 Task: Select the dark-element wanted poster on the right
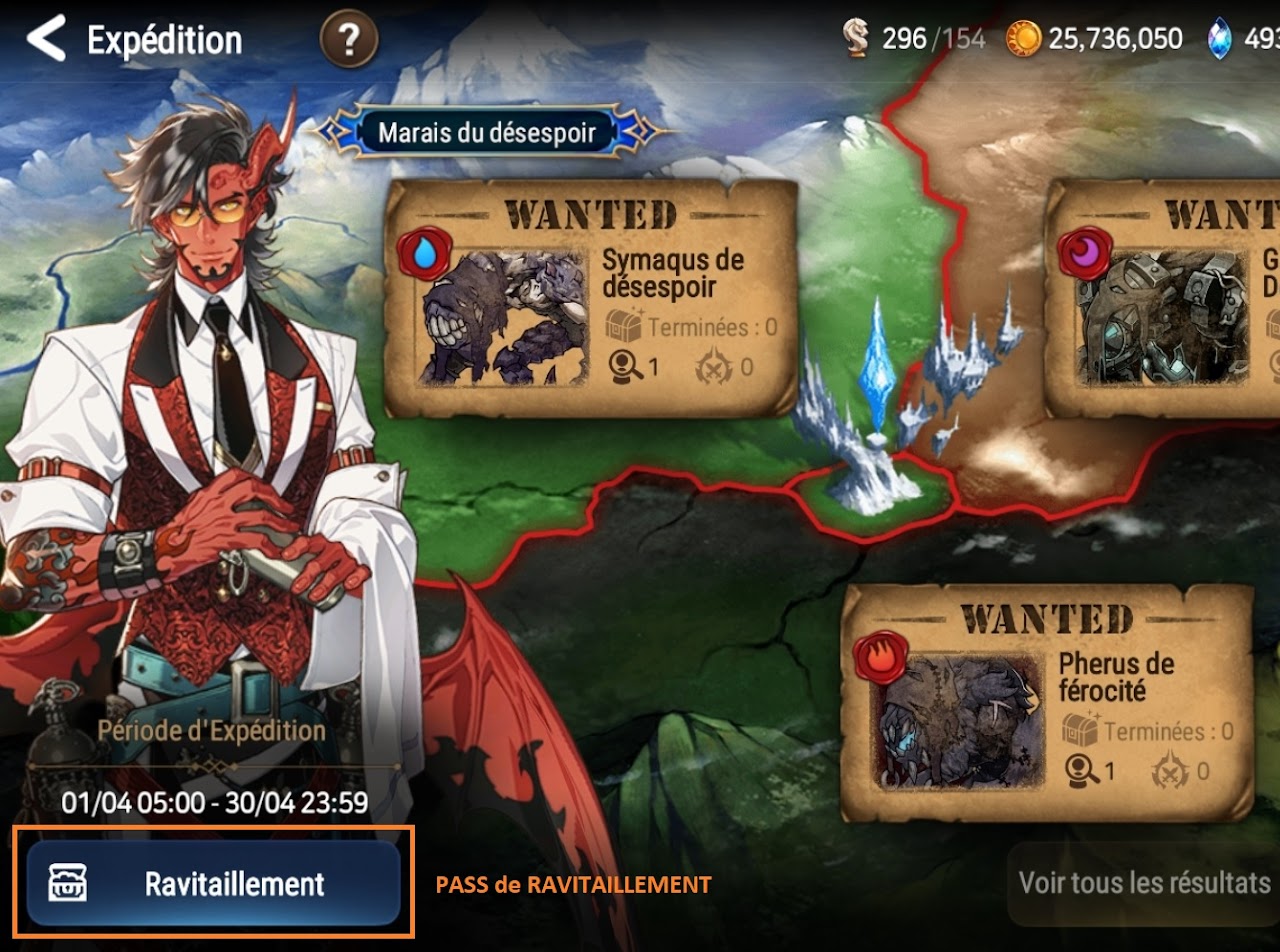[x=1165, y=298]
